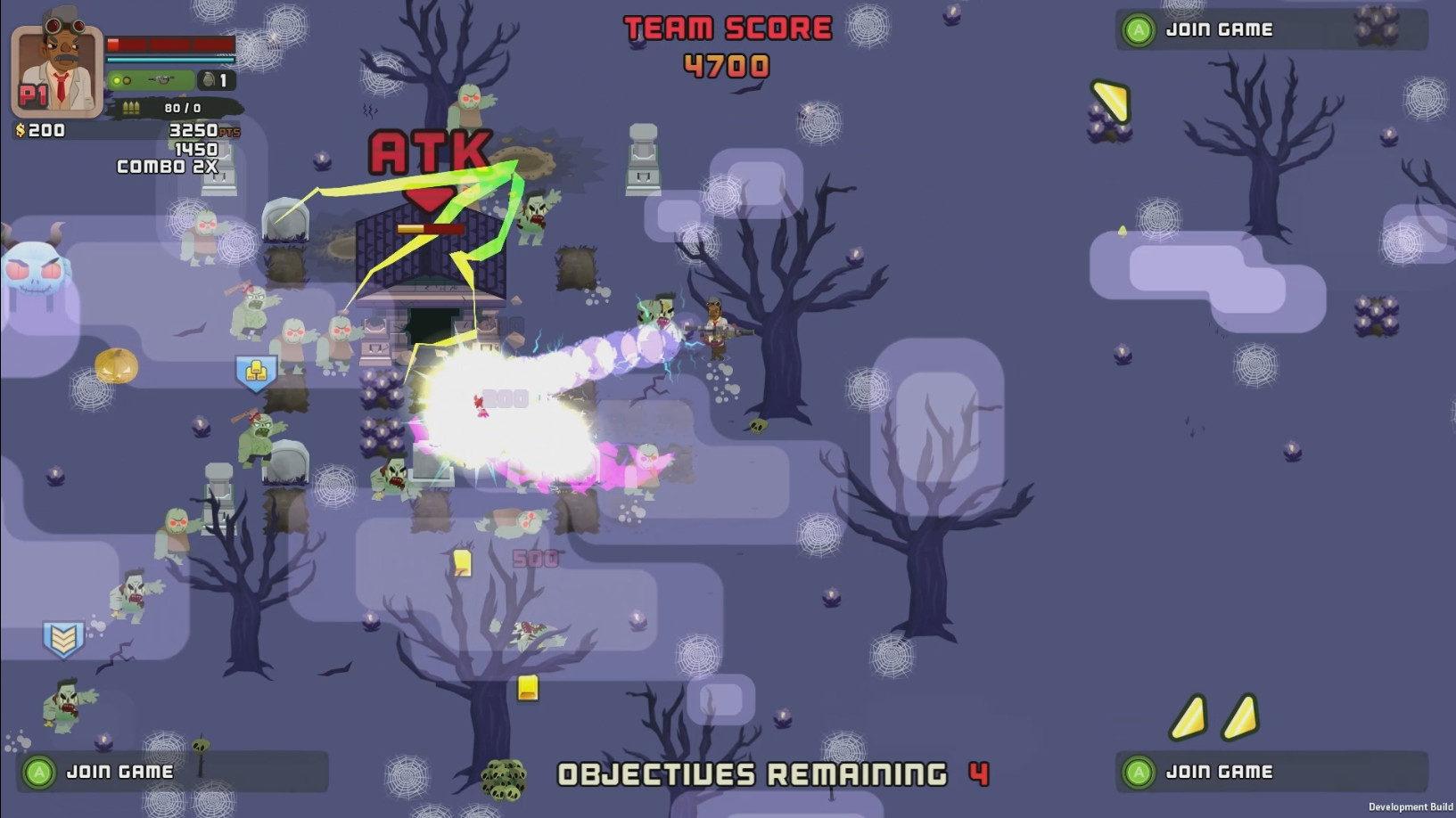
Task: Click the JOIN GAME prompt at top right
Action: 1222,28
